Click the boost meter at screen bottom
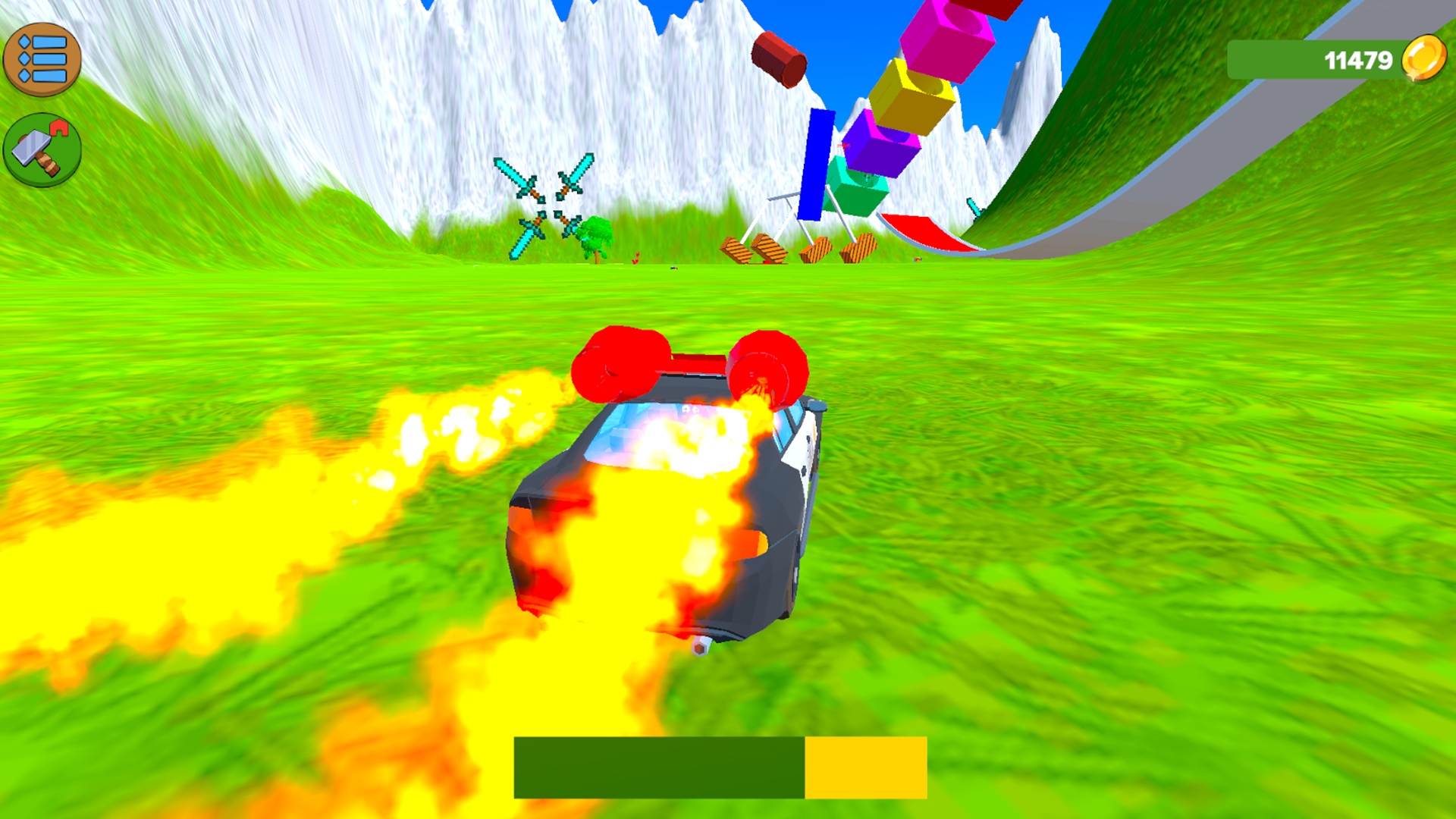 (720, 768)
